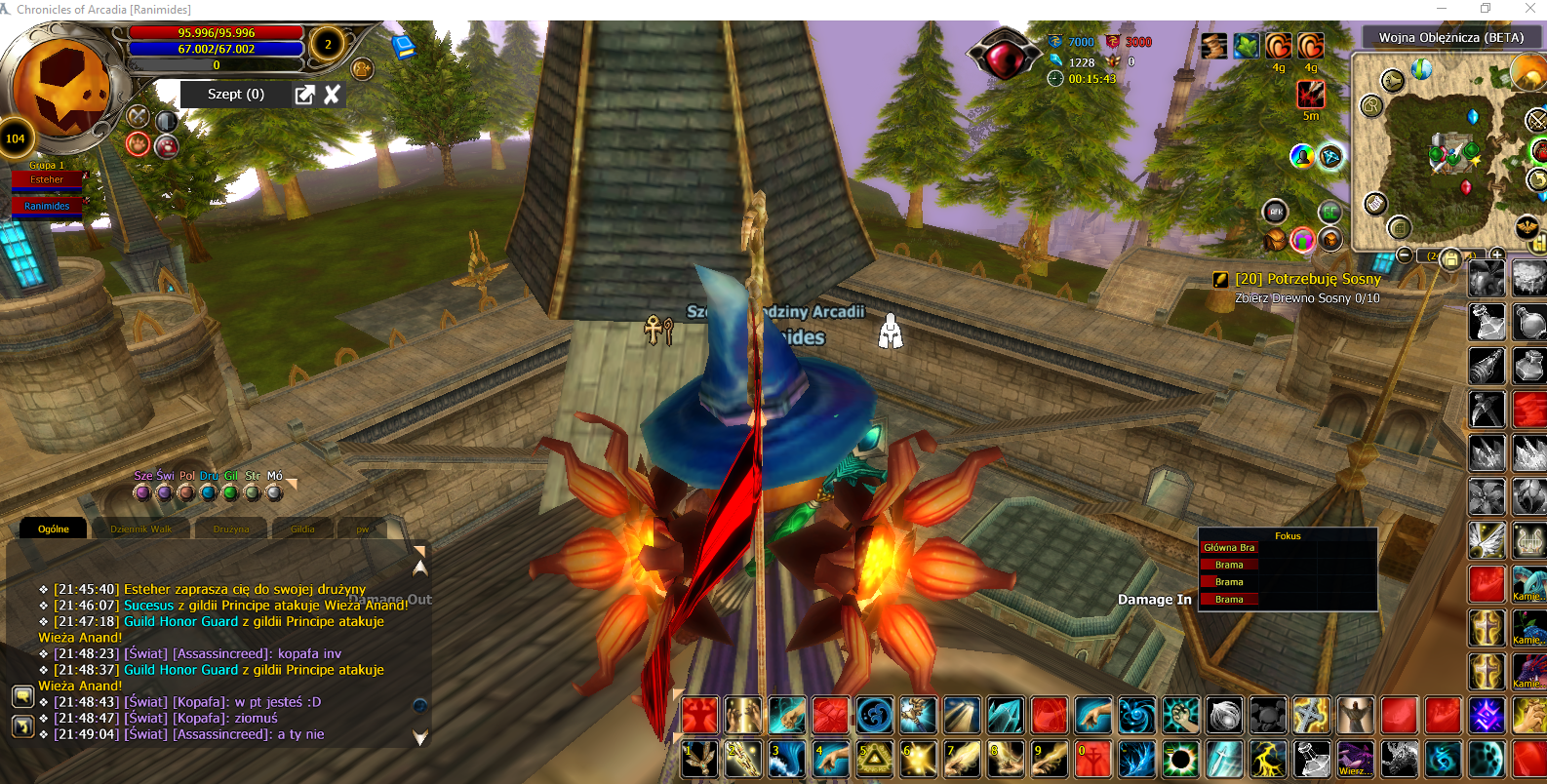This screenshot has width=1547, height=784.
Task: Open the Drużyna chat tab
Action: coord(231,529)
